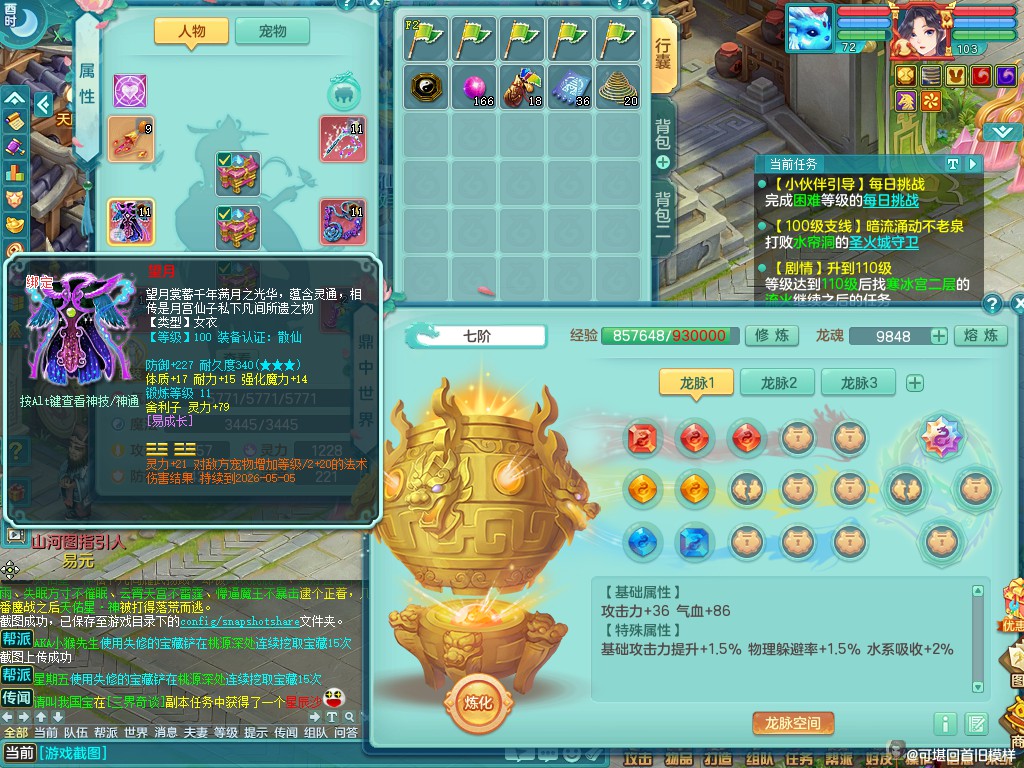Select the yin-yang item in the bag
The image size is (1024, 768).
426,88
